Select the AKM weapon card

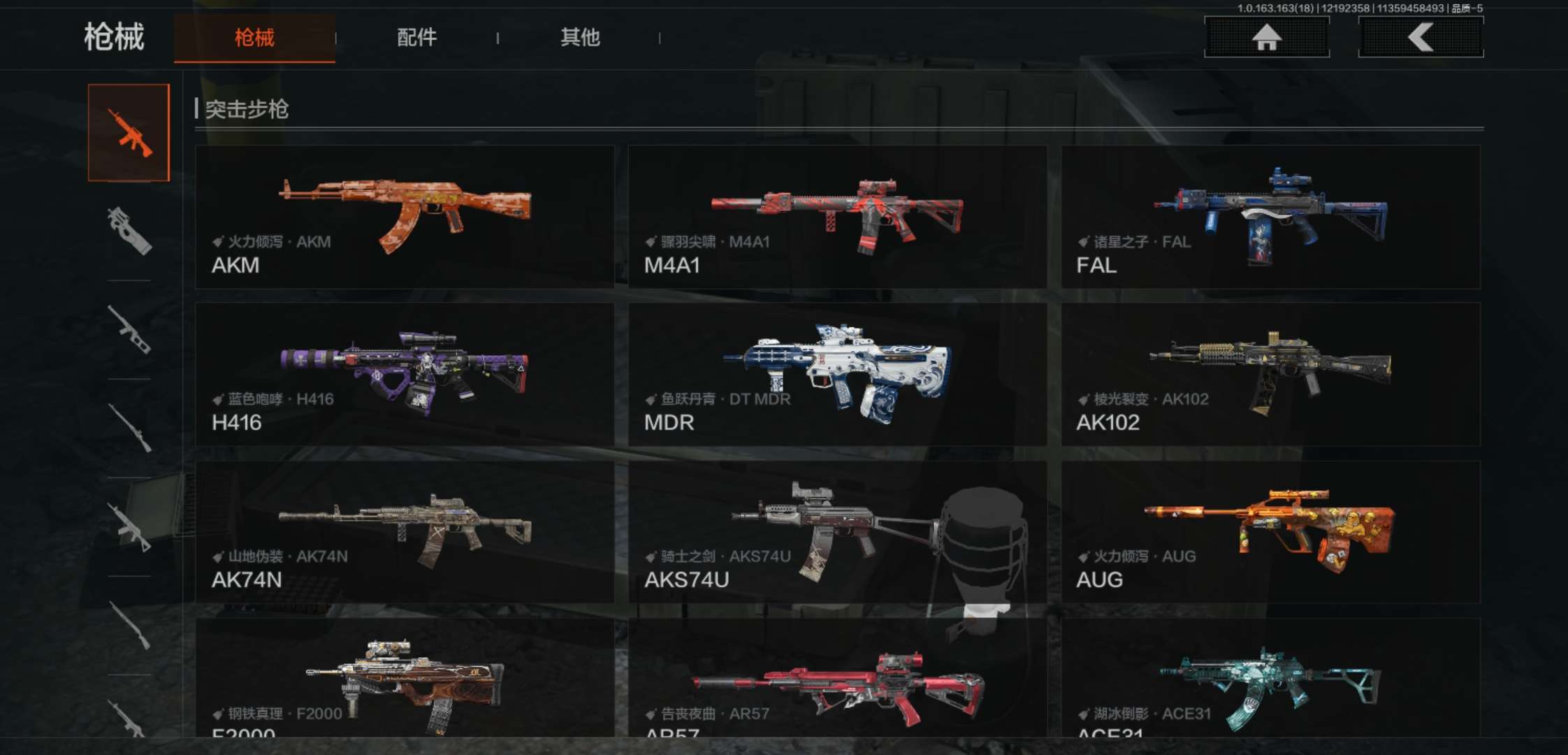[x=405, y=217]
